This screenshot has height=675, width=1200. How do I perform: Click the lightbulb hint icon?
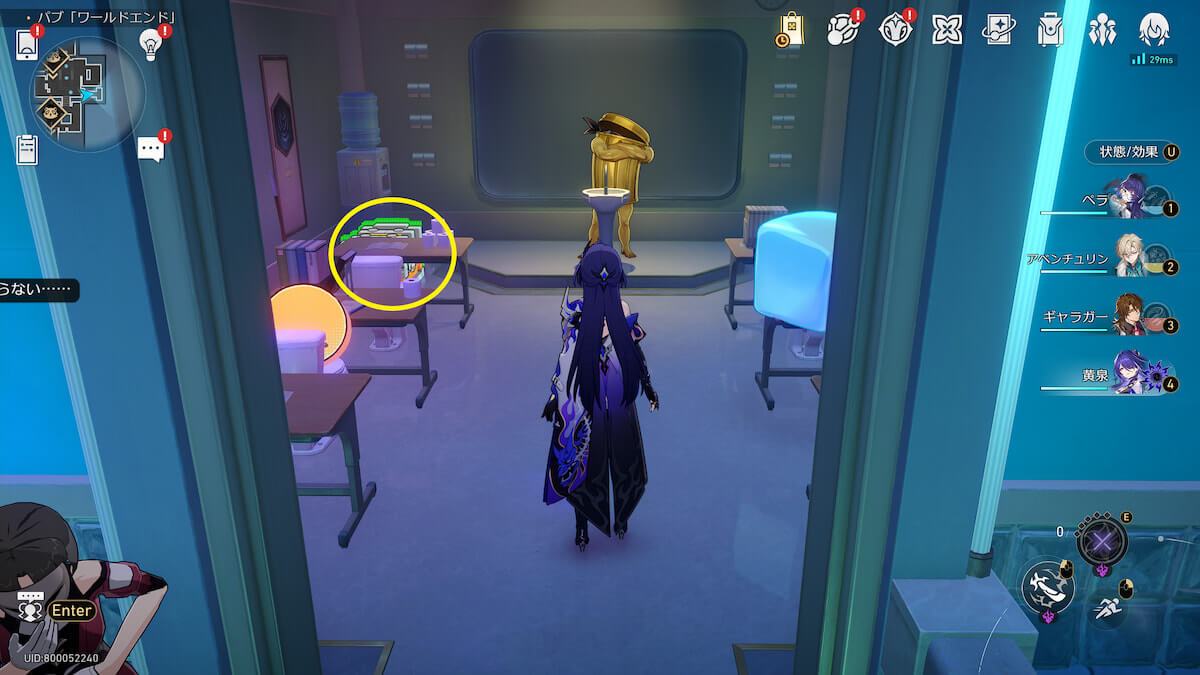click(x=151, y=43)
